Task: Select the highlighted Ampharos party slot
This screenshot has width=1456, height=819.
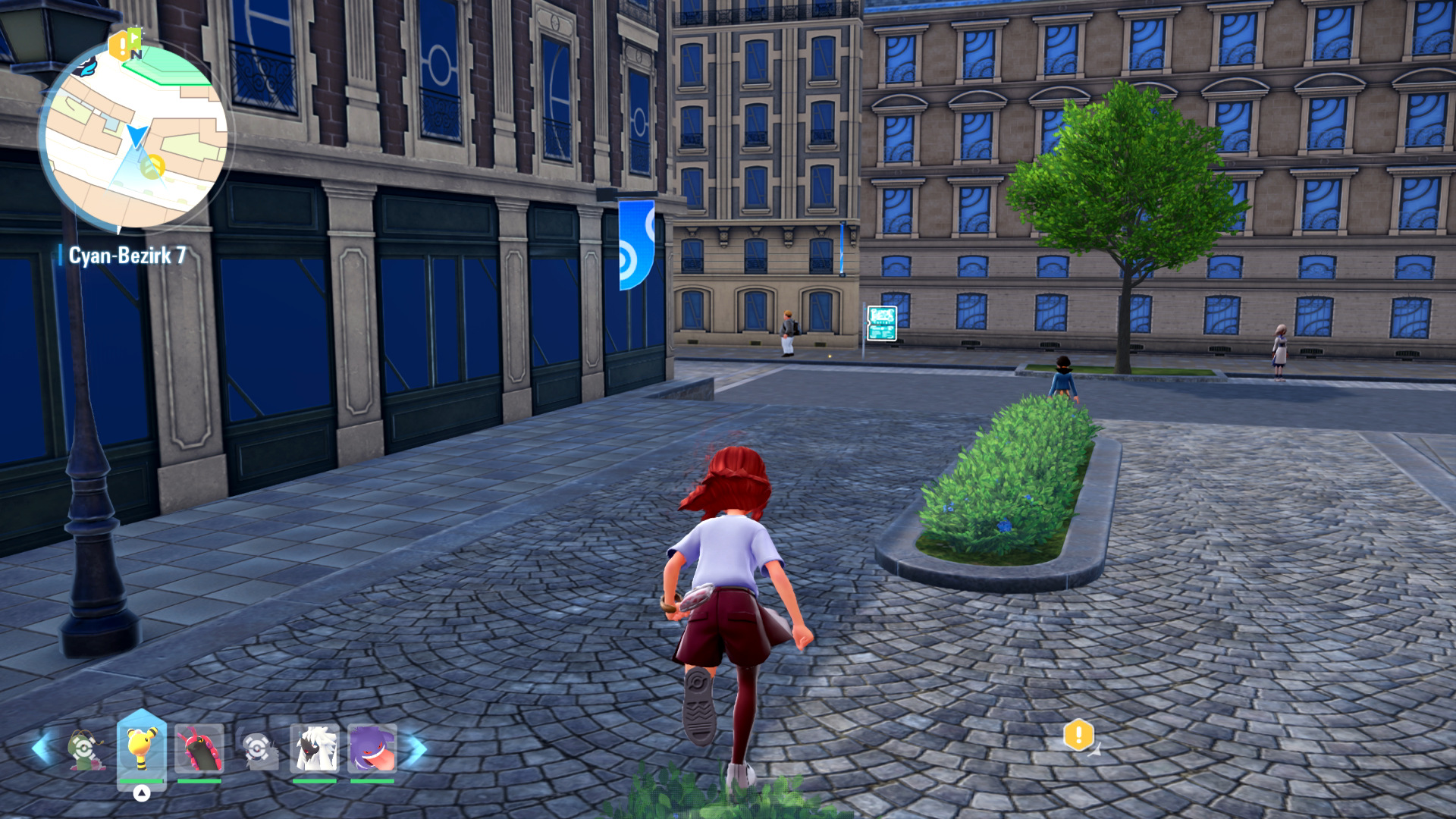Action: [x=142, y=748]
